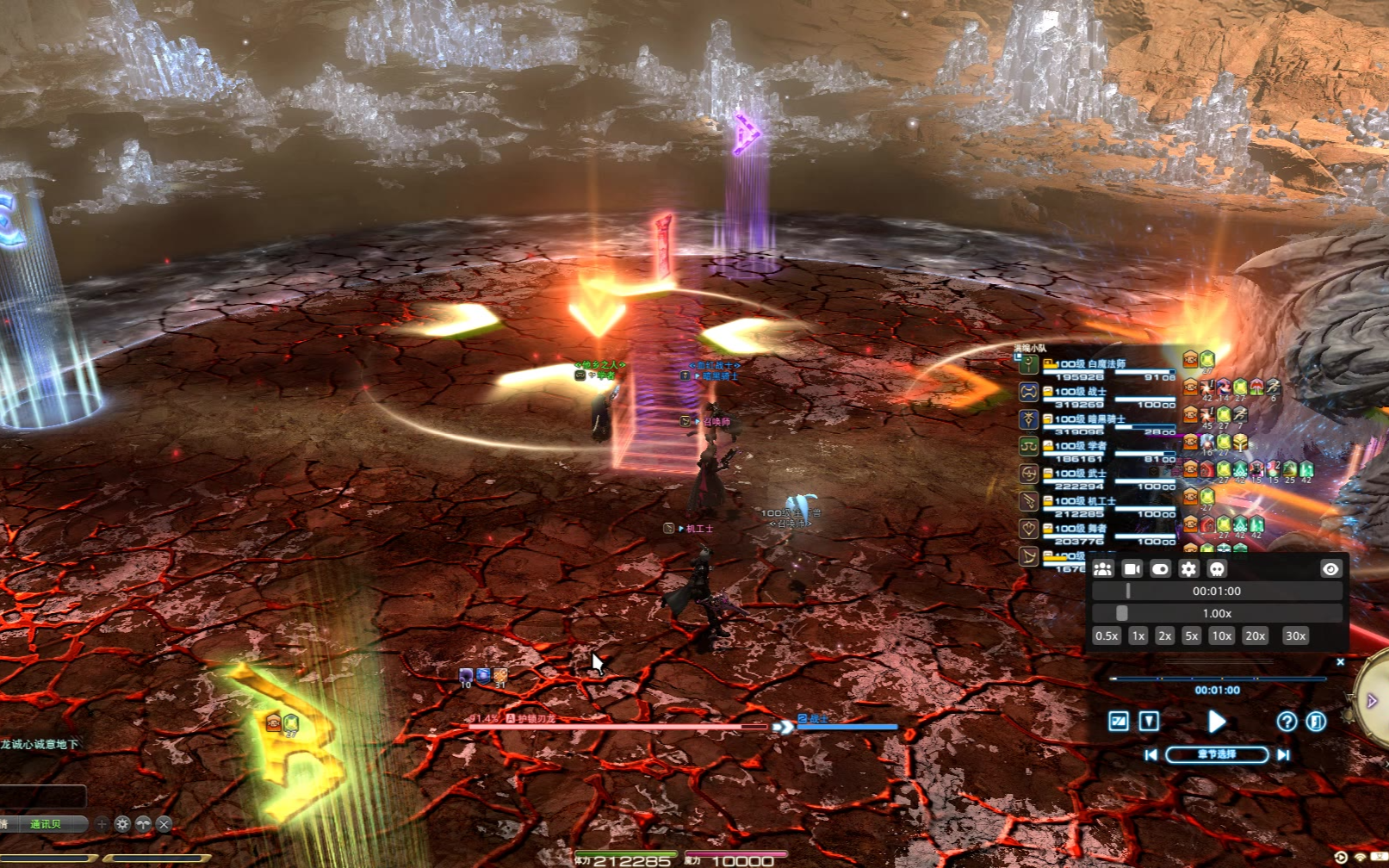Open chat log gear settings
Viewport: 1389px width, 868px height.
122,824
